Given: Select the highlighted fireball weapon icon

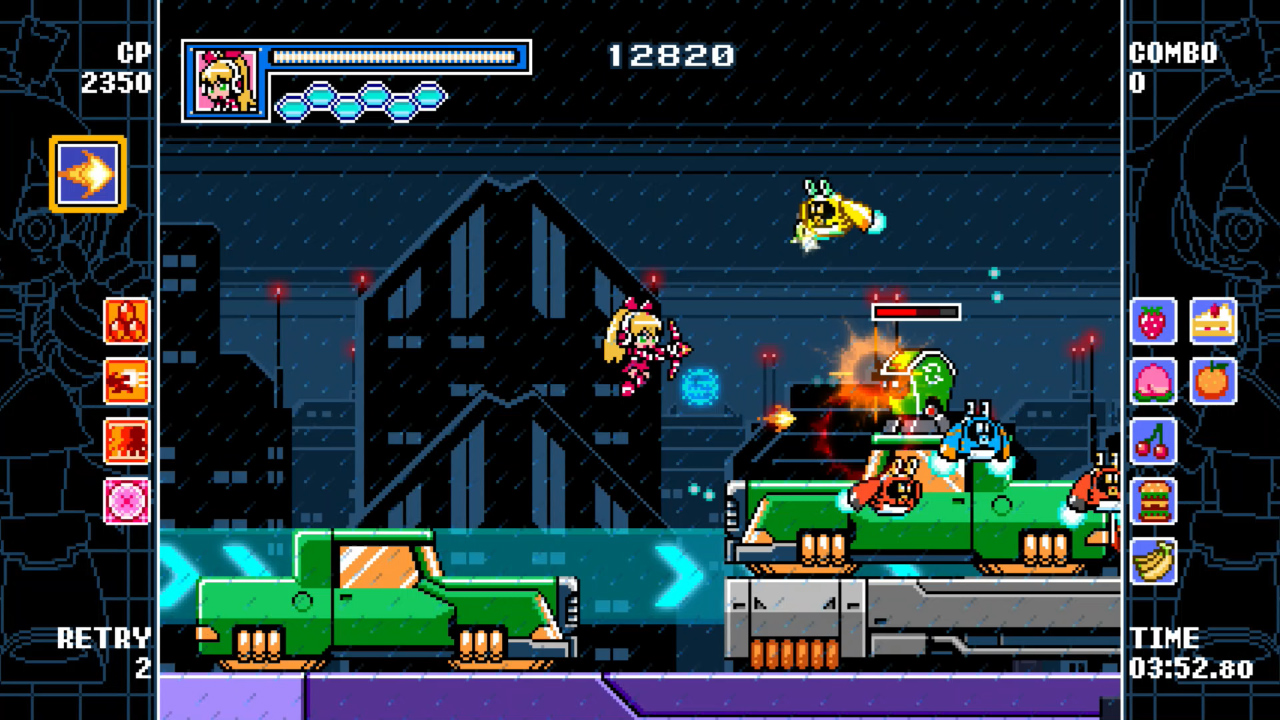Looking at the screenshot, I should 86,175.
